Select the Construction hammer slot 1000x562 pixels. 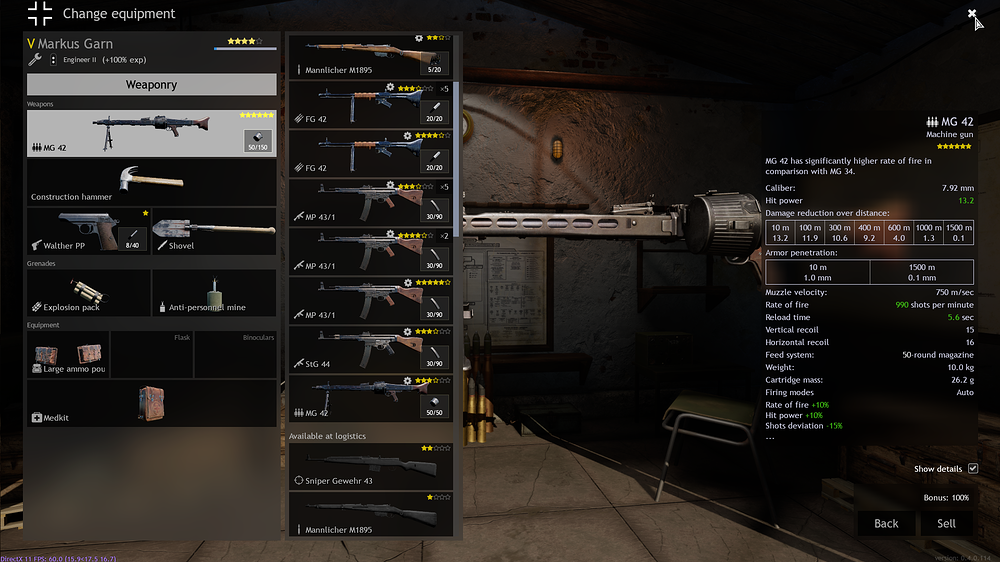(x=151, y=182)
